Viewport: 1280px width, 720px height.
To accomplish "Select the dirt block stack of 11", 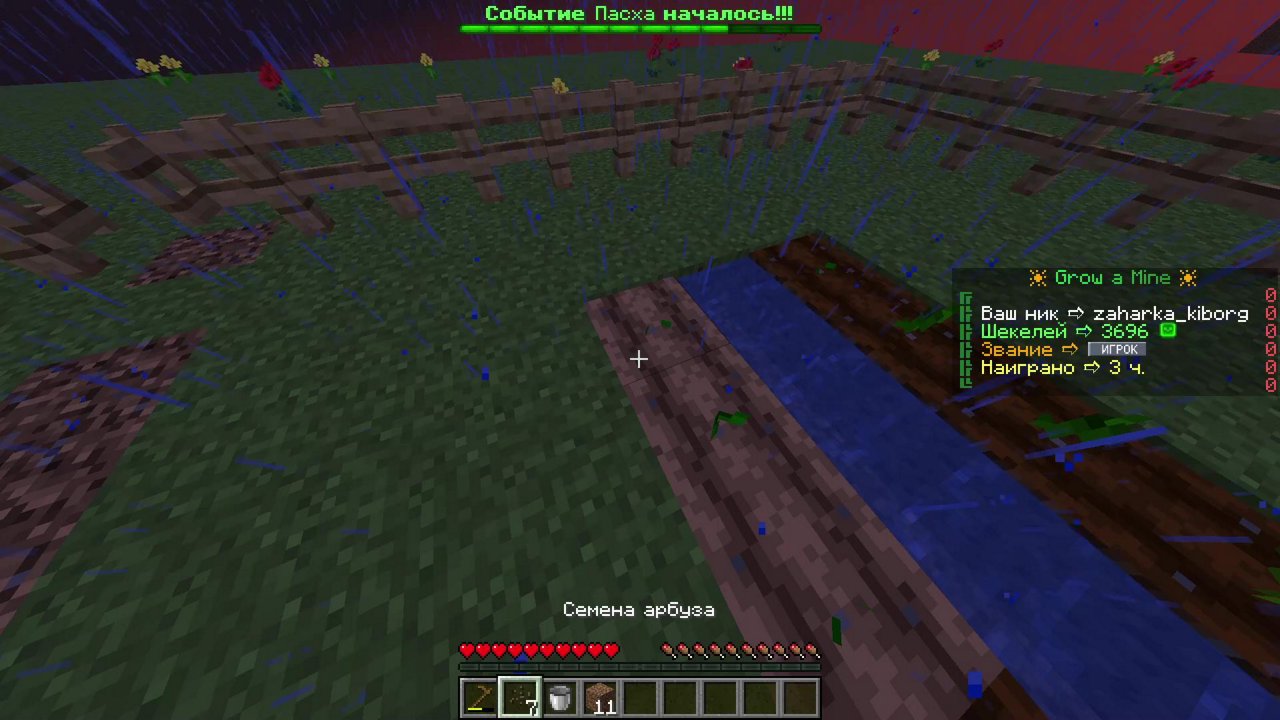I will (x=600, y=696).
